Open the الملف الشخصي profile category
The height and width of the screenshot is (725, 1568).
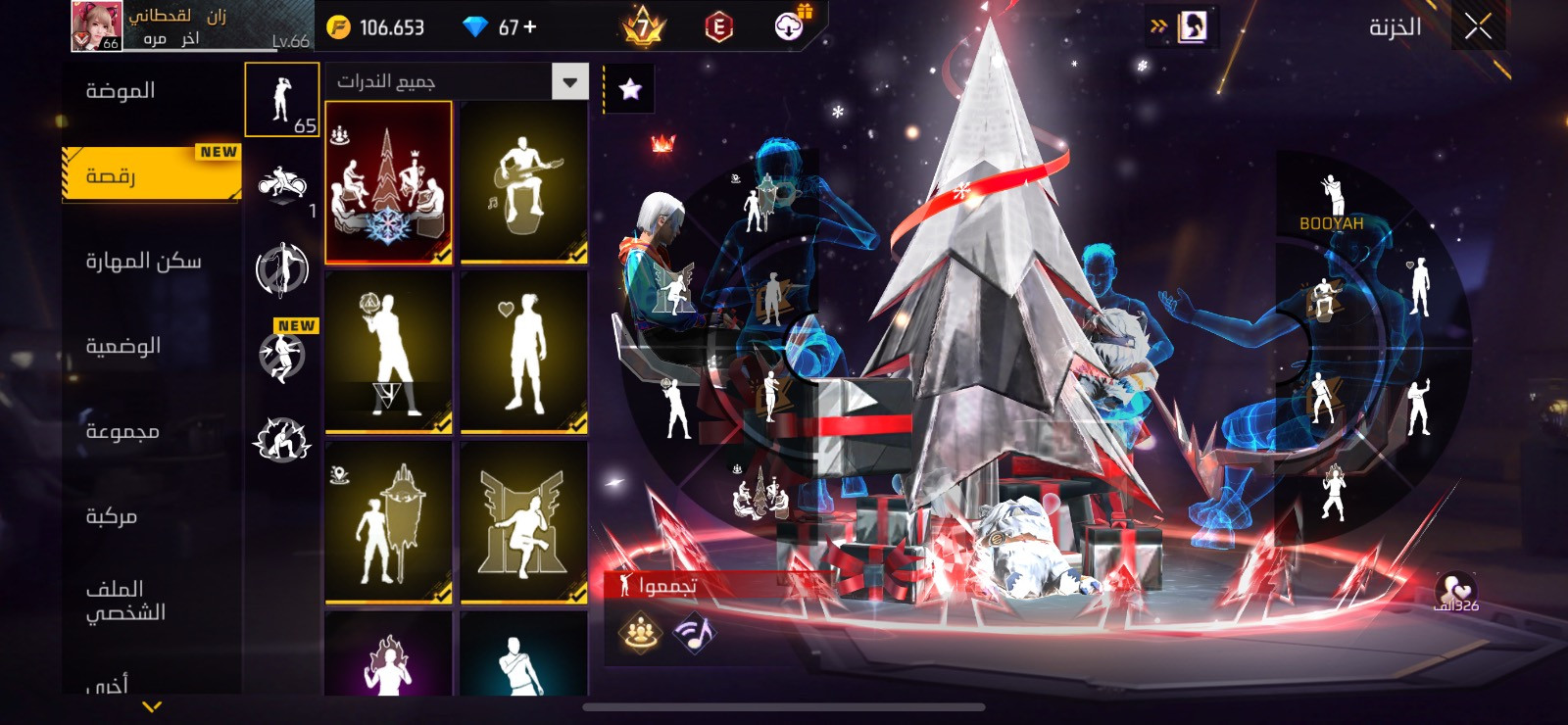[125, 601]
